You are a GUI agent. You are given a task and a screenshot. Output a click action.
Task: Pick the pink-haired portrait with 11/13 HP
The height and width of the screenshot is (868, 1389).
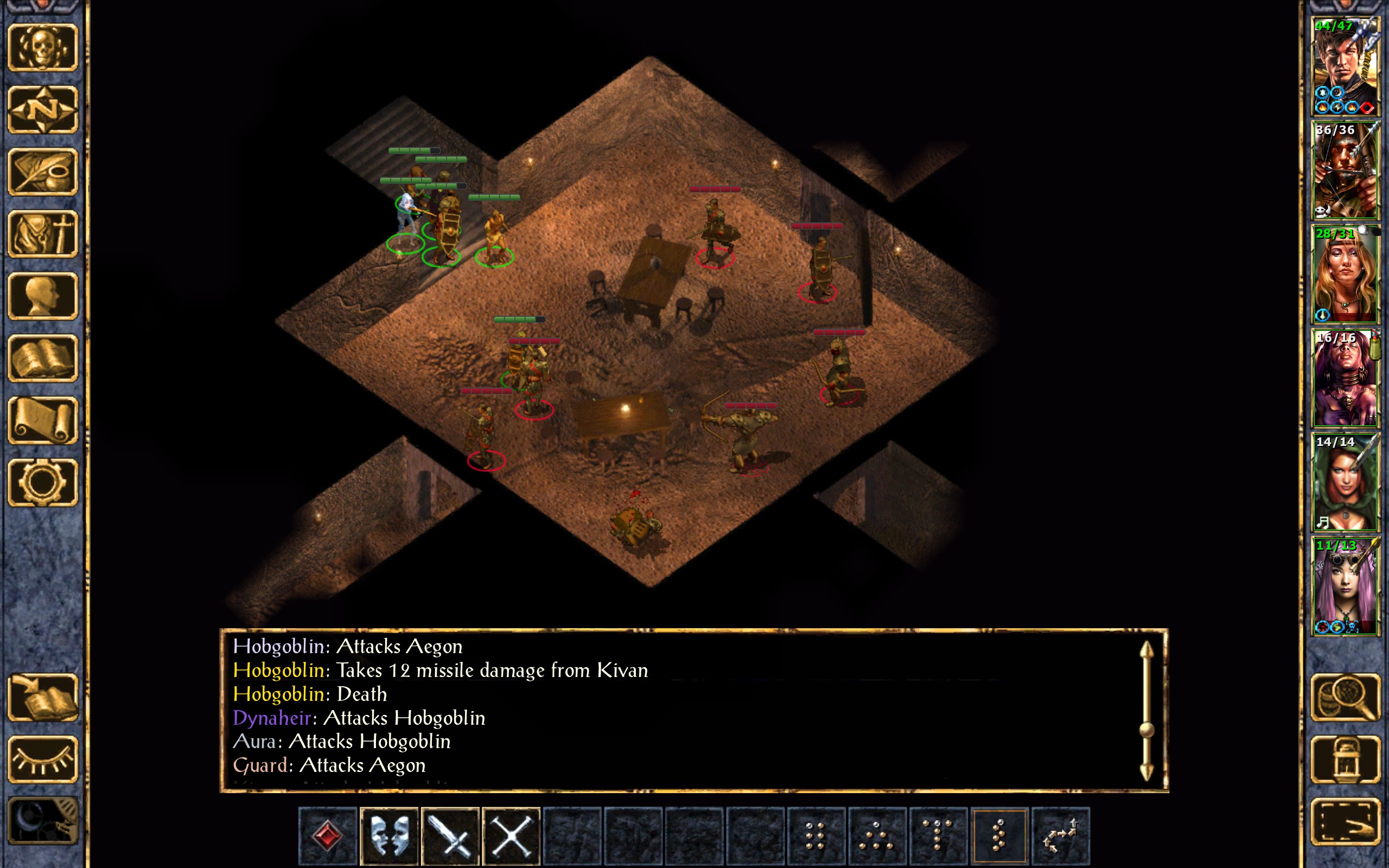(x=1345, y=586)
